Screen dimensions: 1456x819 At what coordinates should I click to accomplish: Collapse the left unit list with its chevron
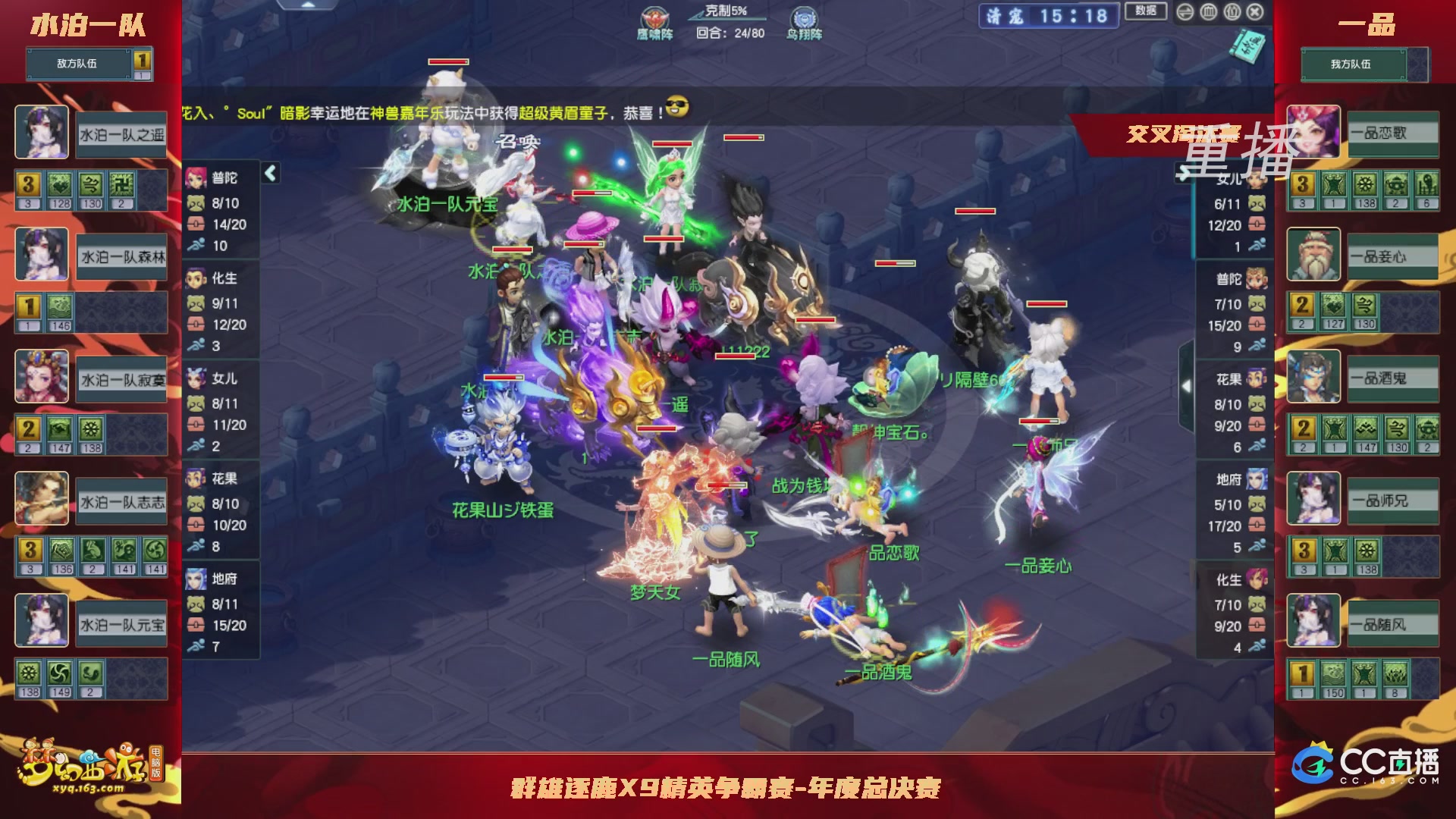270,171
